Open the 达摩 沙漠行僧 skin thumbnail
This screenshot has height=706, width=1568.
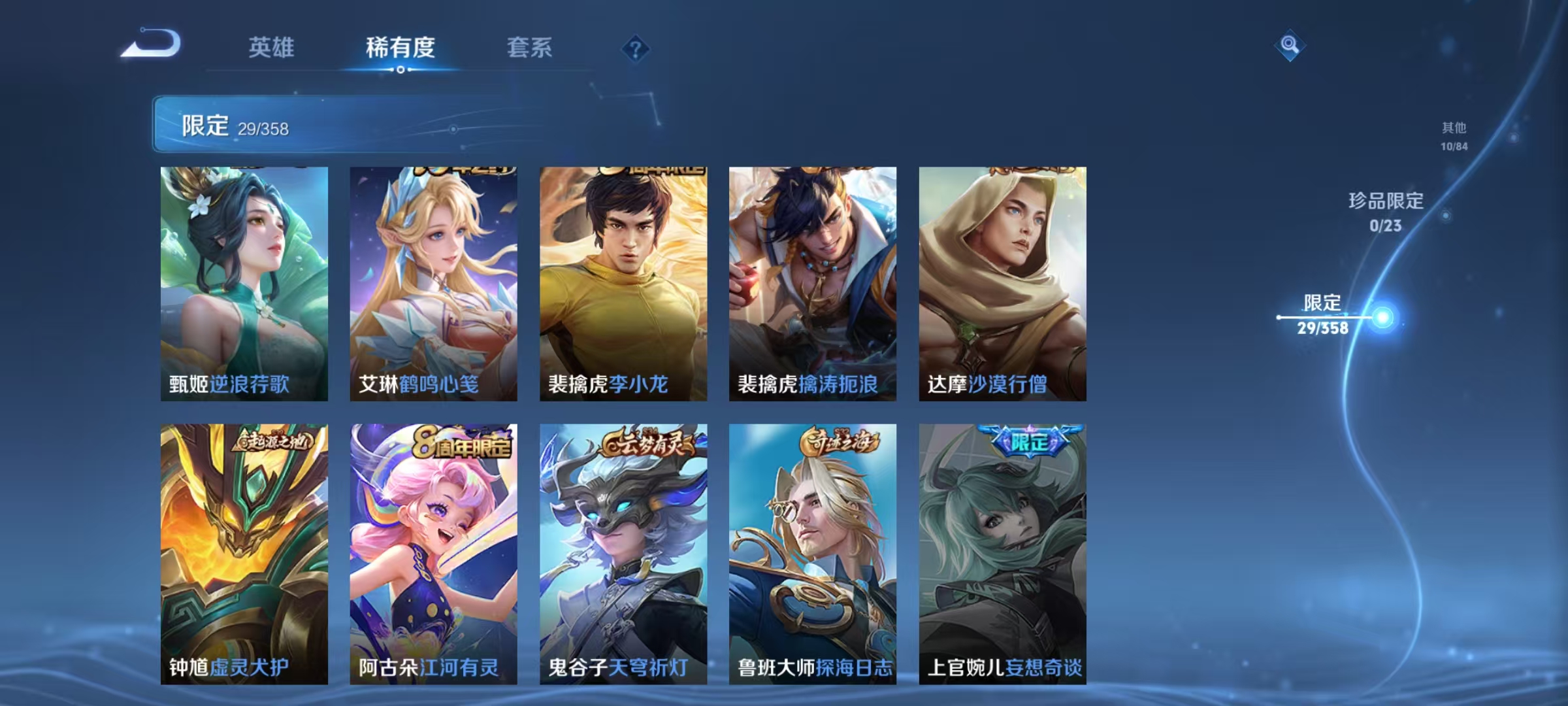[1003, 281]
